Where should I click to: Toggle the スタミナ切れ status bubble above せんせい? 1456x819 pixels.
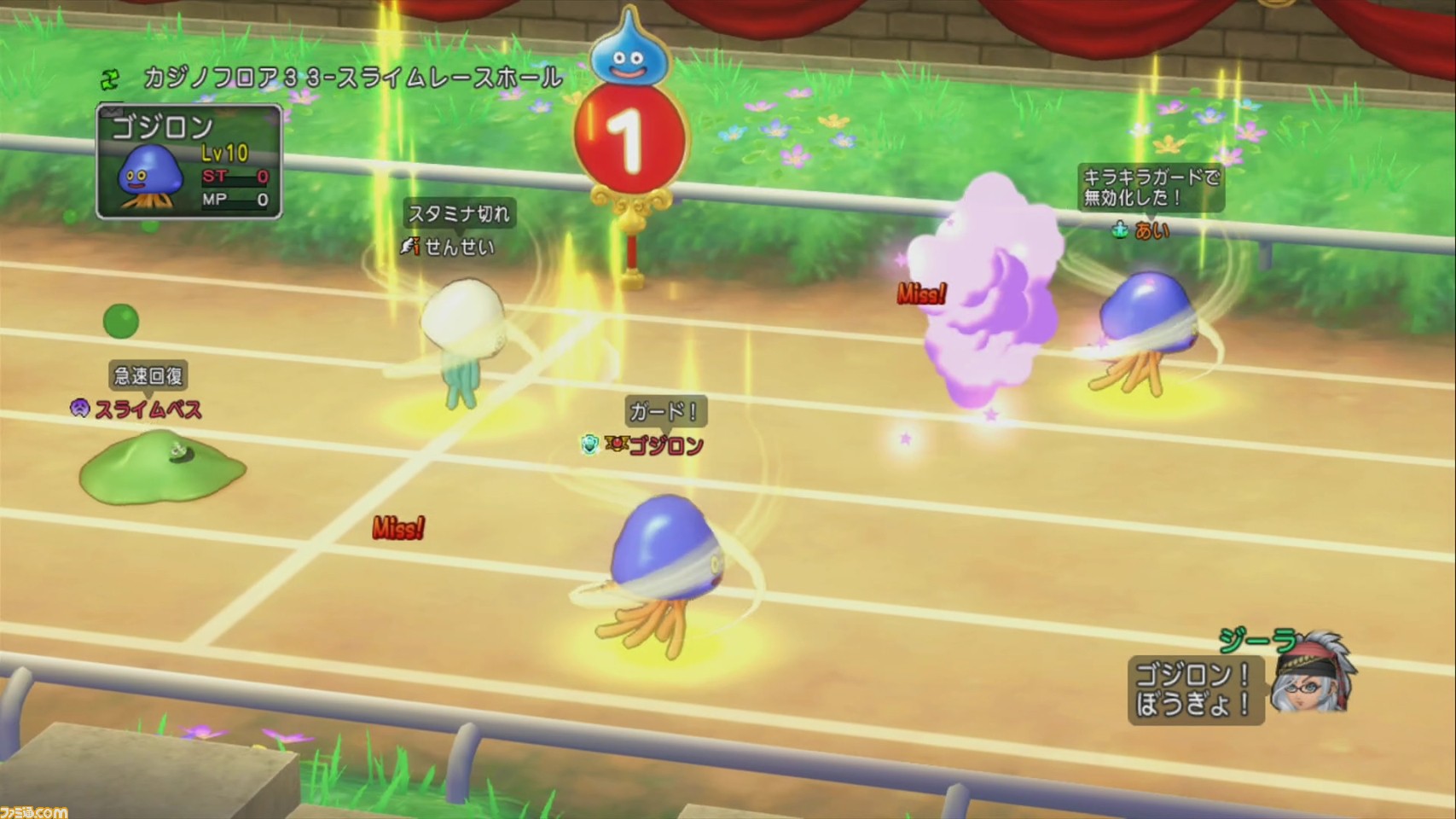click(x=458, y=216)
